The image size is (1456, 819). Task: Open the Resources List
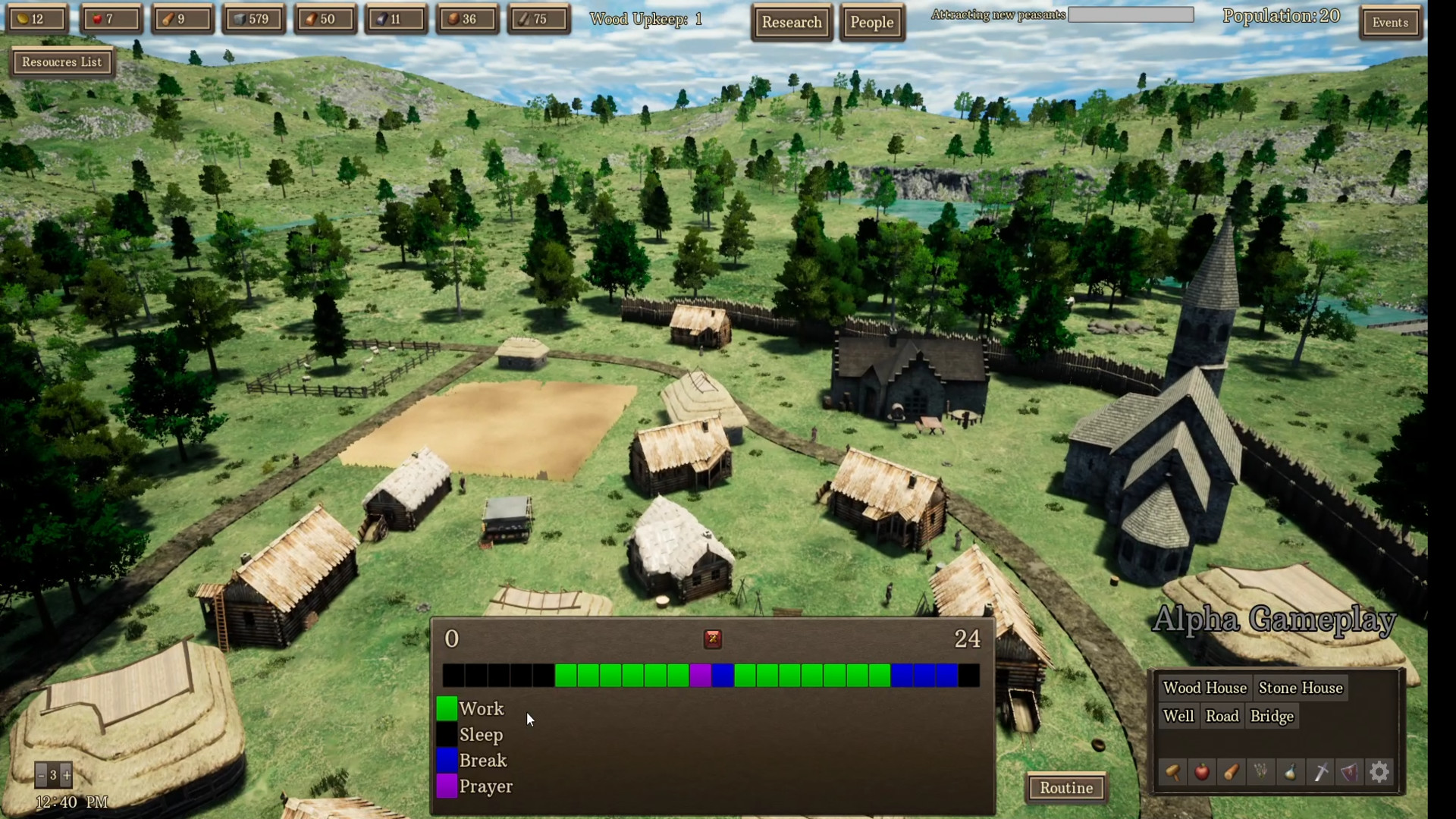(x=62, y=62)
